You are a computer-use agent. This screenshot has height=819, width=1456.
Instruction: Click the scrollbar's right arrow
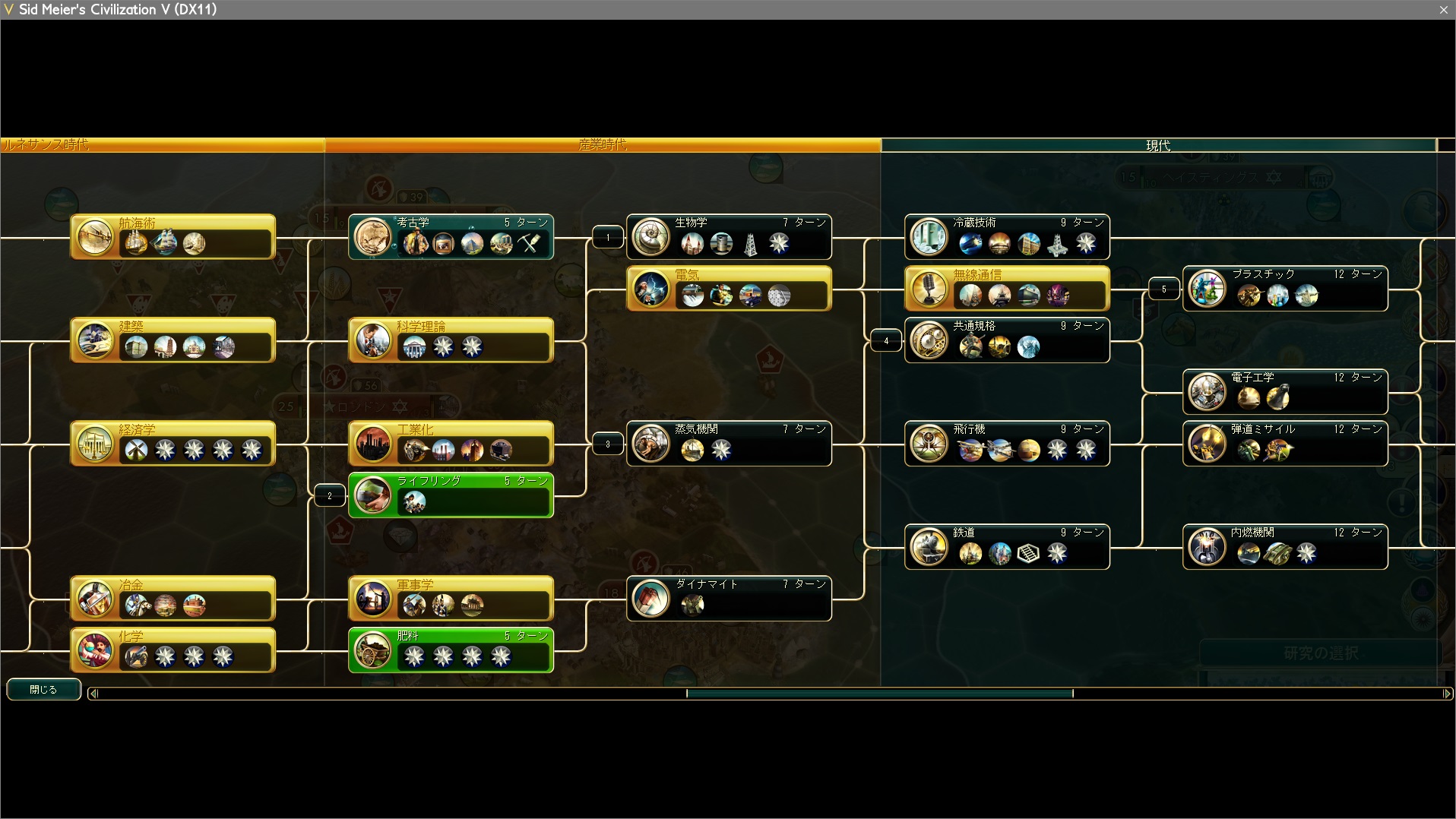coord(1447,693)
